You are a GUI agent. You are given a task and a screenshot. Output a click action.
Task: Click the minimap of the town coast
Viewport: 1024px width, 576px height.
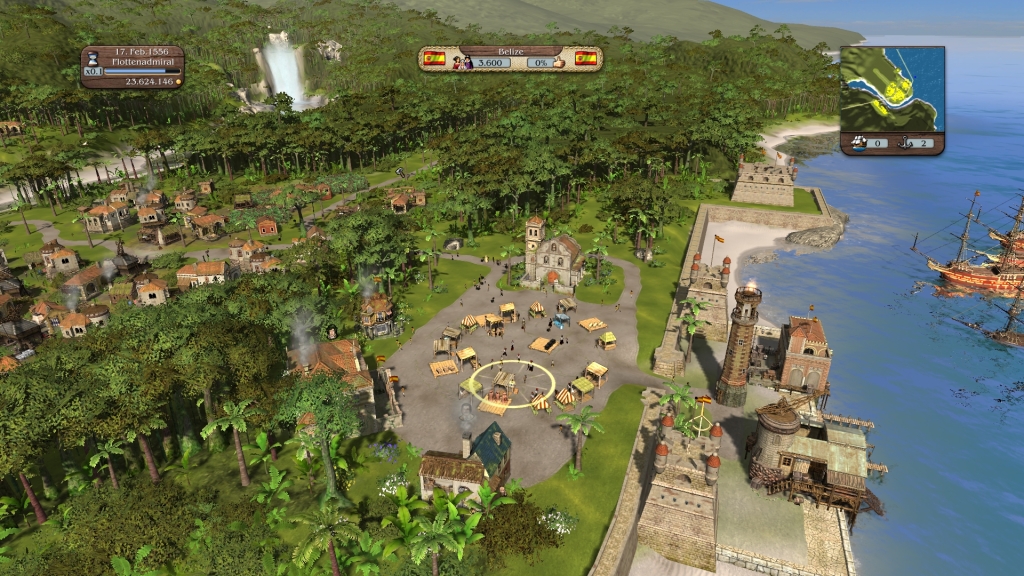point(892,89)
